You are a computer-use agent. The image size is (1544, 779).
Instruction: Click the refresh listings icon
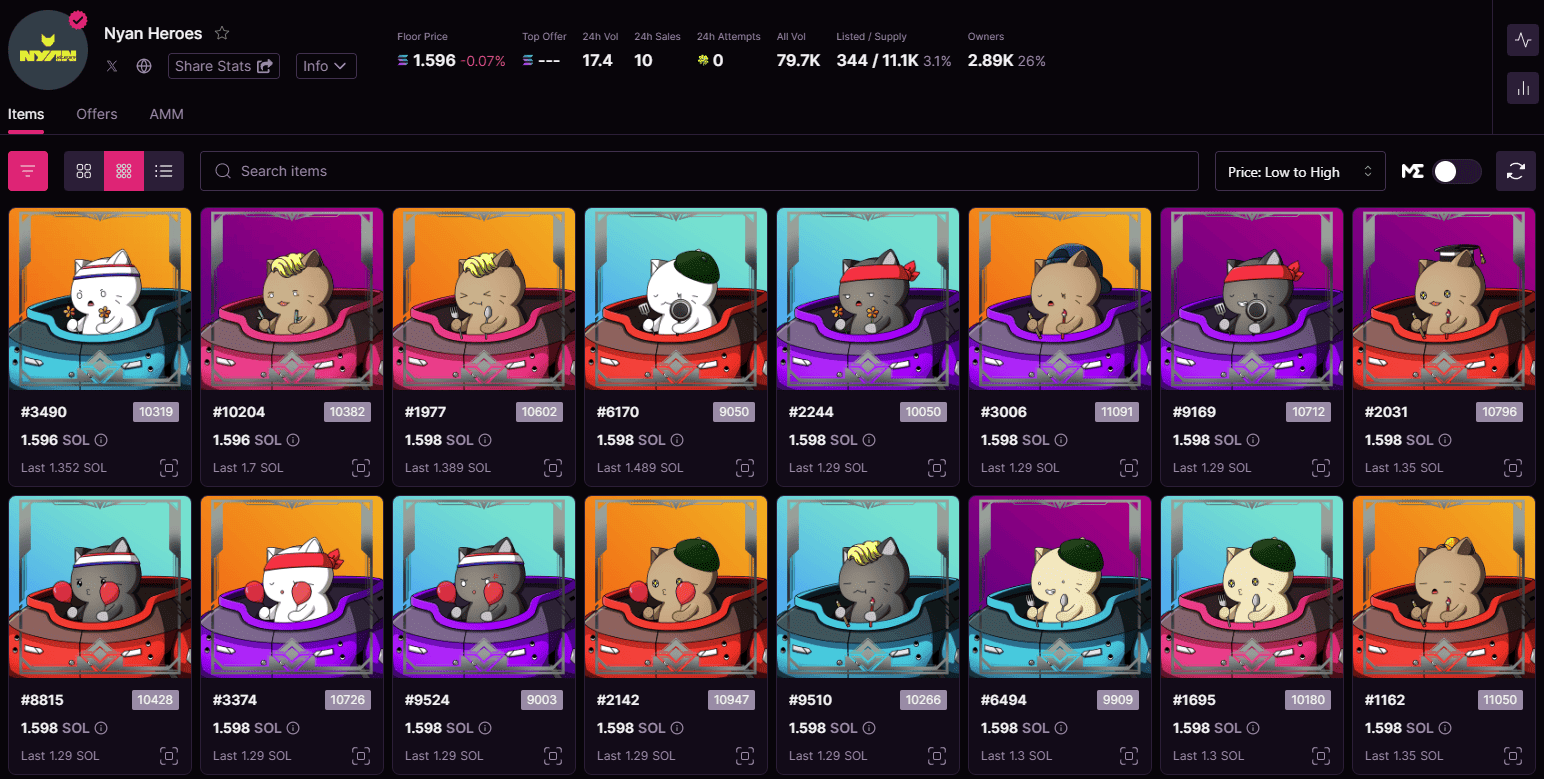pyautogui.click(x=1515, y=170)
